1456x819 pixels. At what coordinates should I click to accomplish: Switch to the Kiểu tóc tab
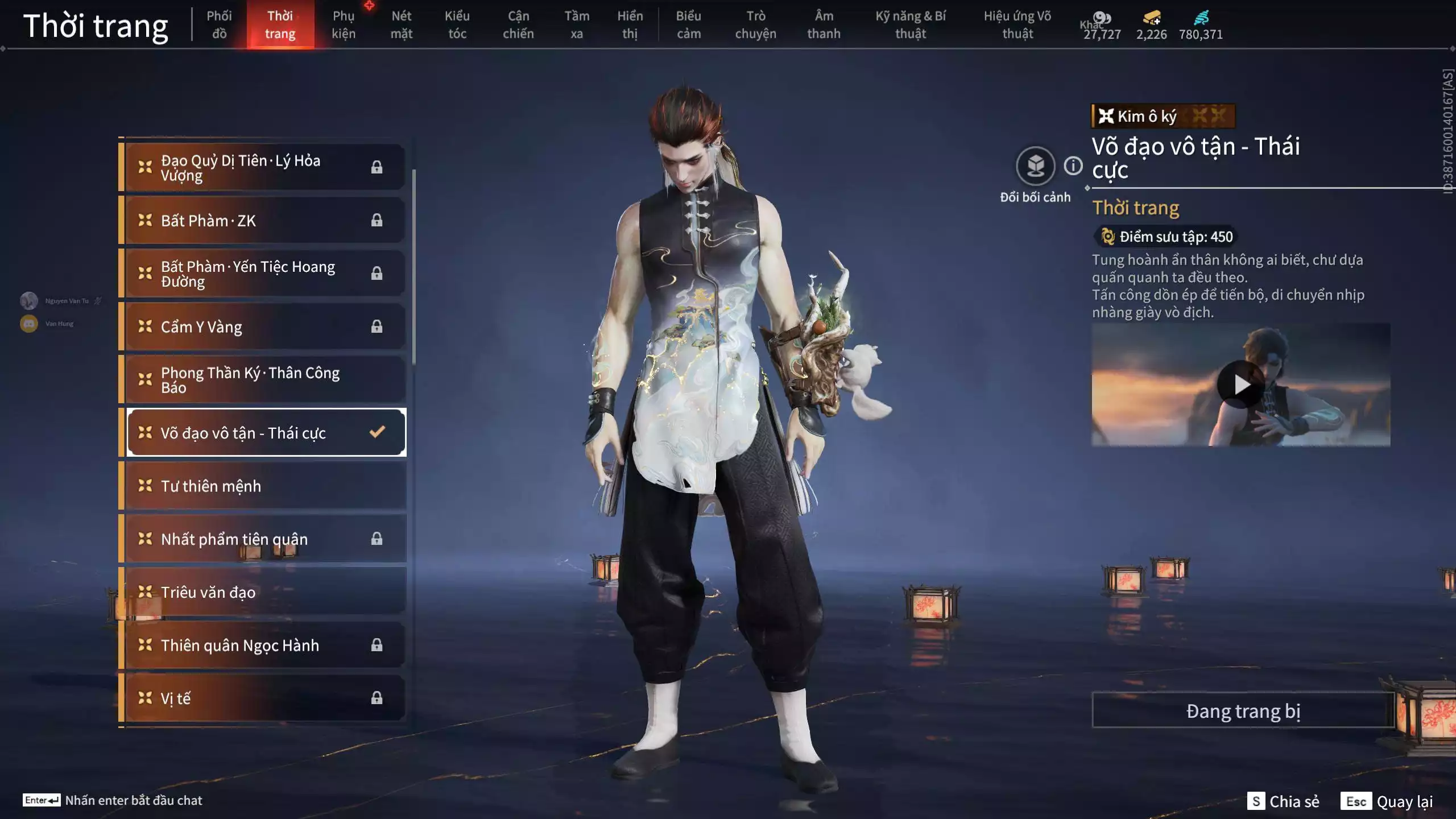point(457,24)
